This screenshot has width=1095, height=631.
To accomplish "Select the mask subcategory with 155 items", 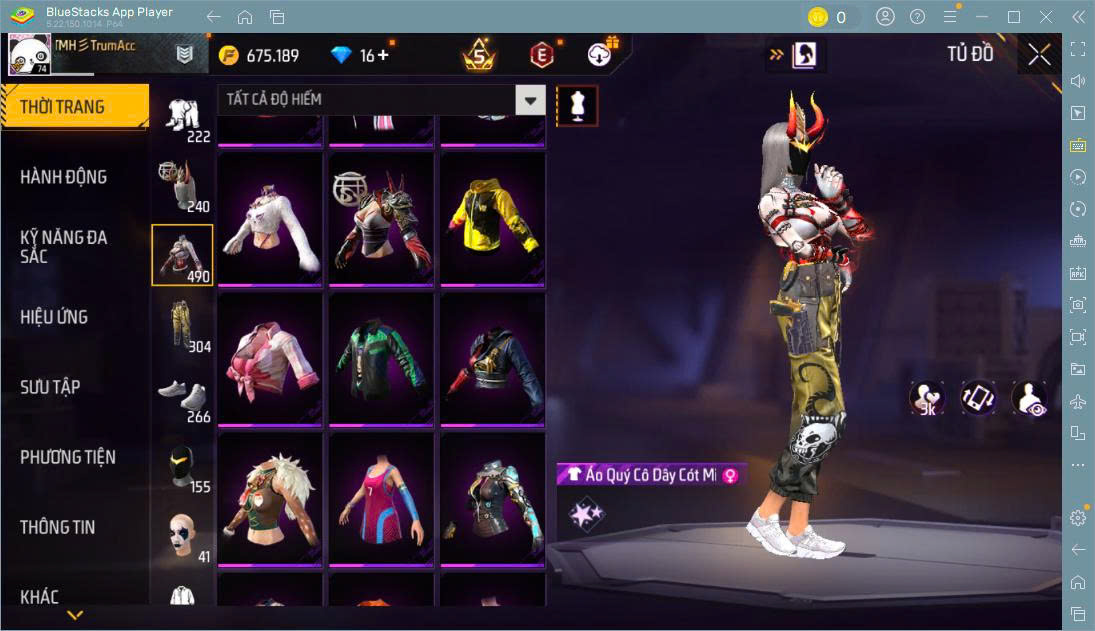I will click(x=182, y=465).
